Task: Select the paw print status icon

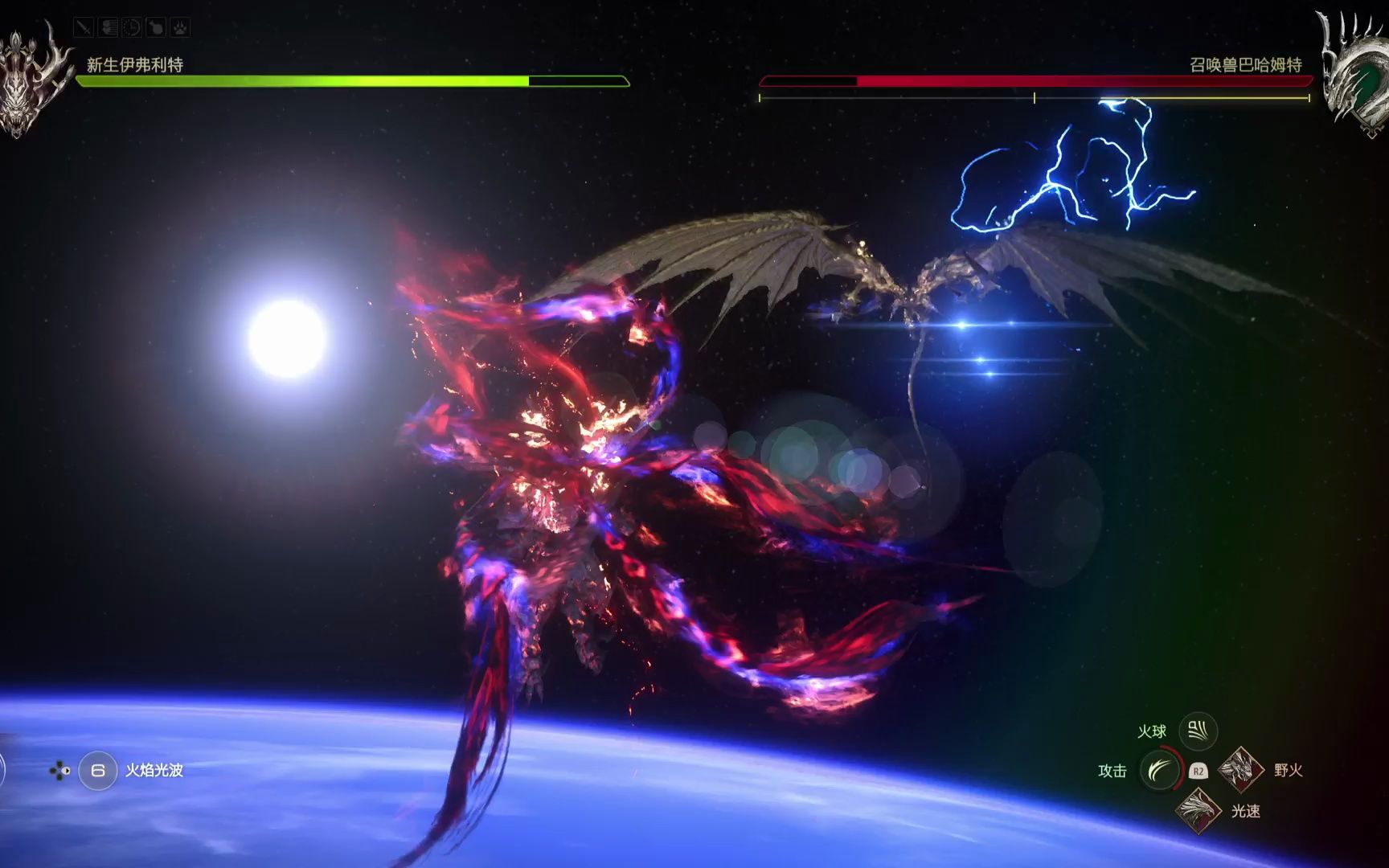Action: click(180, 28)
